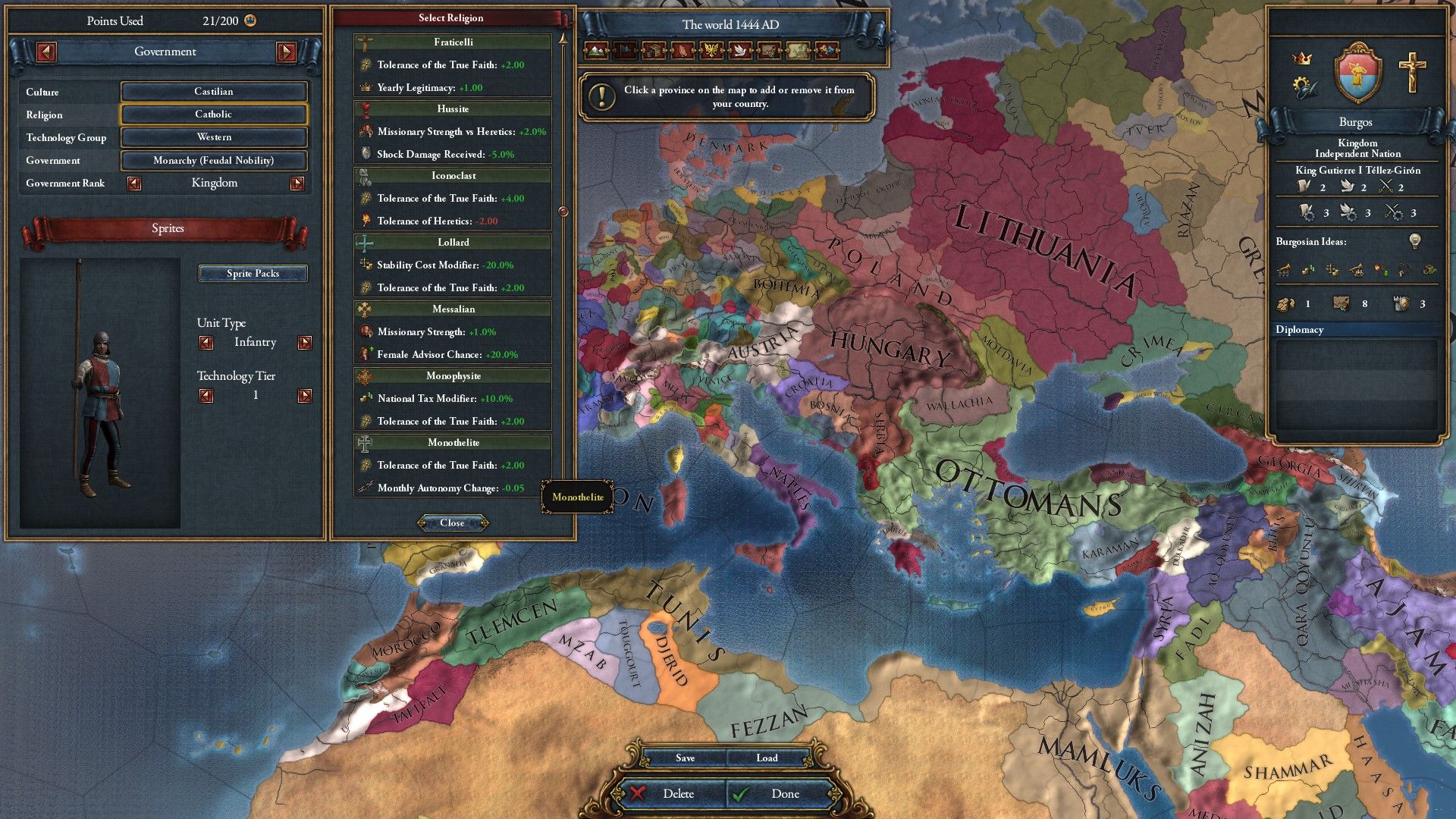The width and height of the screenshot is (1456, 819).
Task: Click the dove diplomacy icon in the toolbar
Action: tap(739, 52)
